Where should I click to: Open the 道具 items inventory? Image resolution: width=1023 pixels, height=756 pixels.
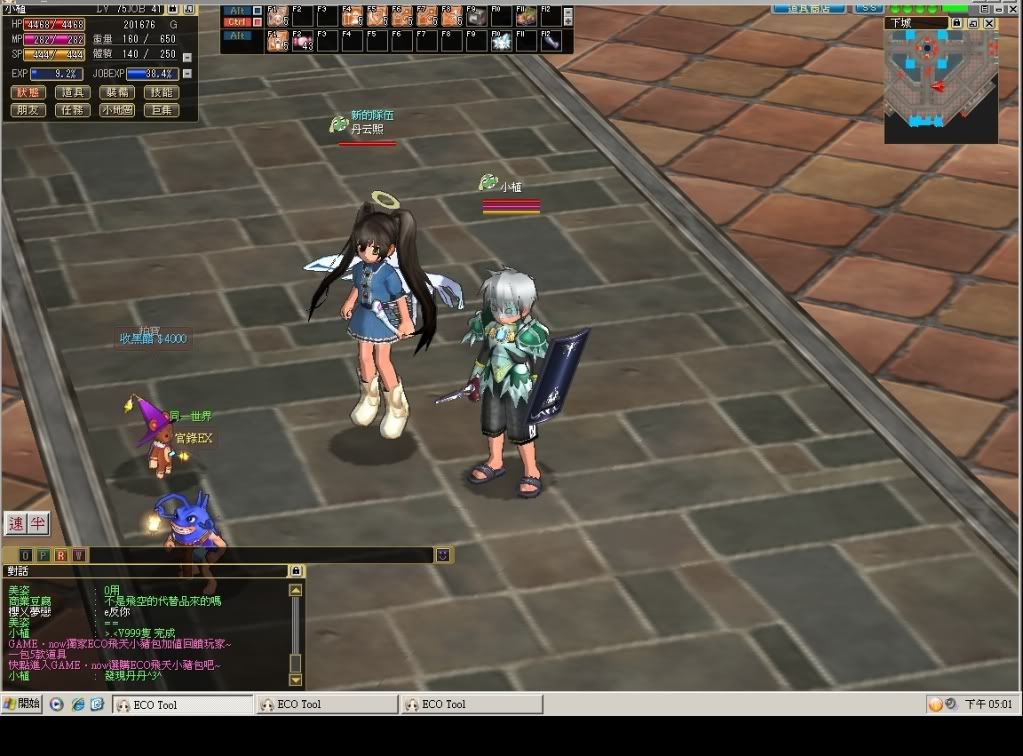point(73,92)
